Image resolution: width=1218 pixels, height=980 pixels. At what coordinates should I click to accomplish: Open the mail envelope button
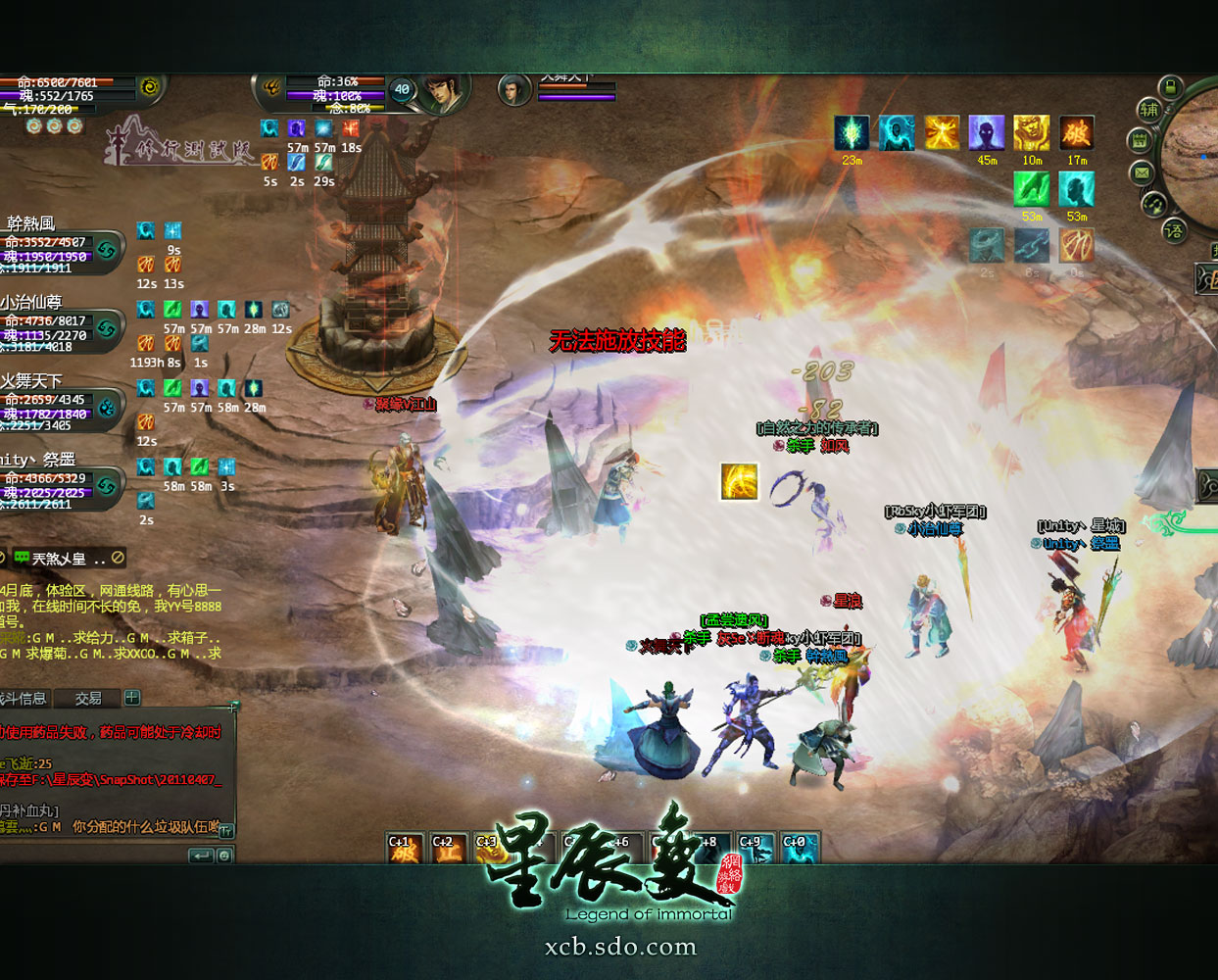click(x=1142, y=173)
